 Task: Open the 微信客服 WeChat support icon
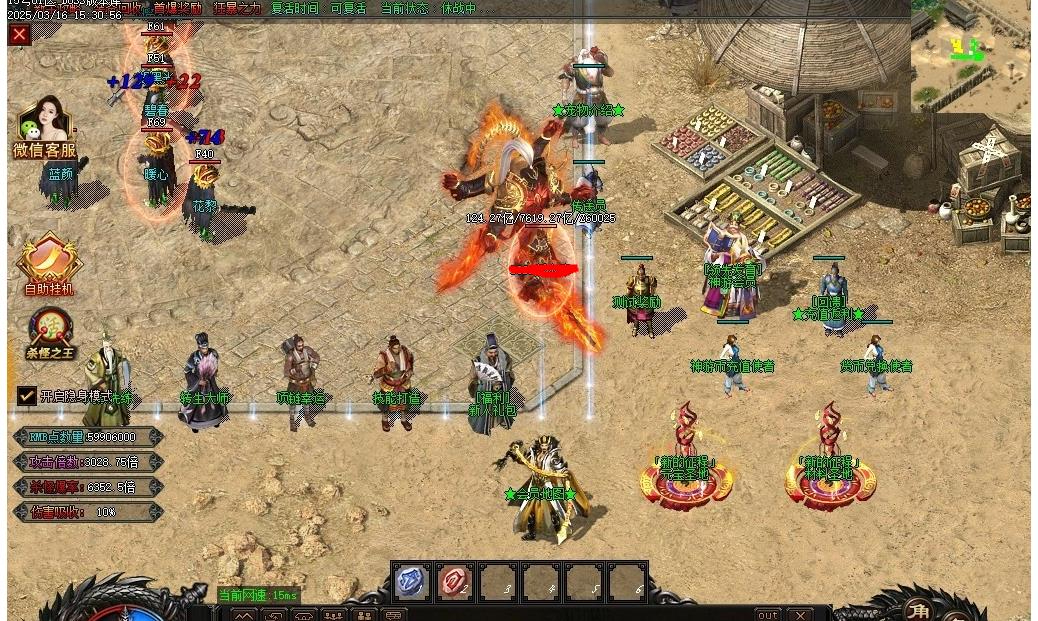tap(44, 128)
